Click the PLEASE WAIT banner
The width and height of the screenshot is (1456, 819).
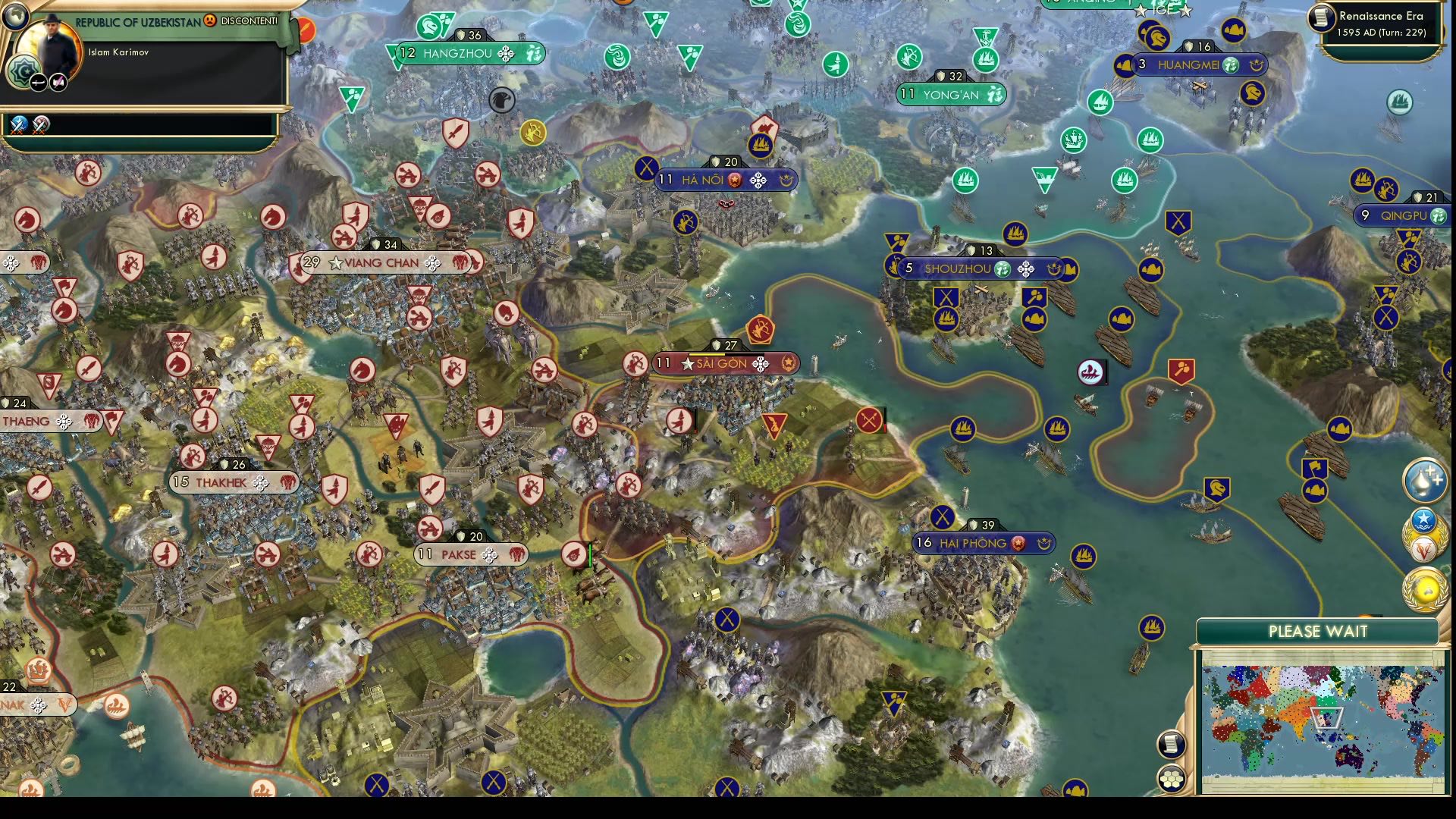1318,631
